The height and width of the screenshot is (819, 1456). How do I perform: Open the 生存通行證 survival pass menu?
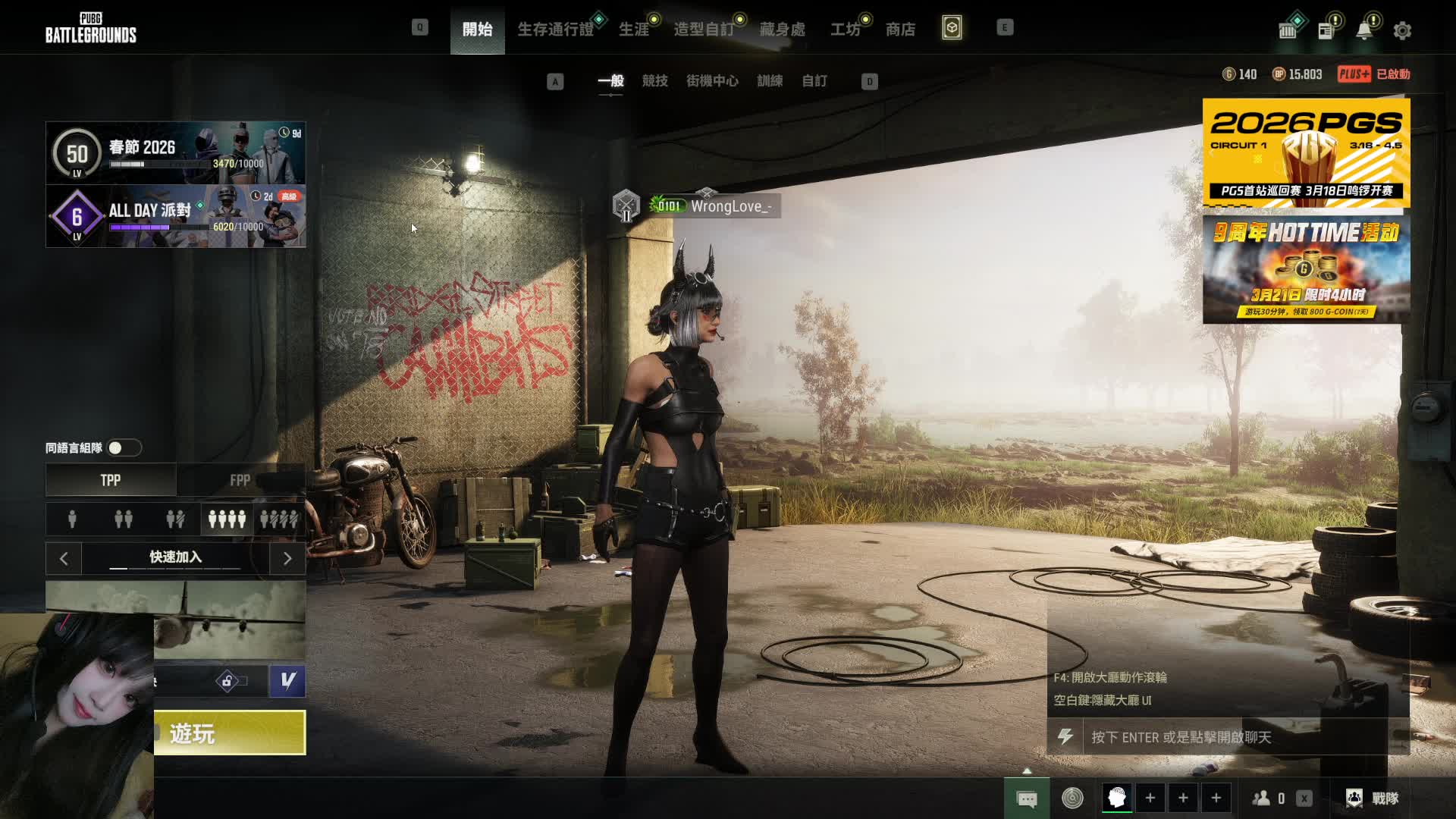point(555,30)
